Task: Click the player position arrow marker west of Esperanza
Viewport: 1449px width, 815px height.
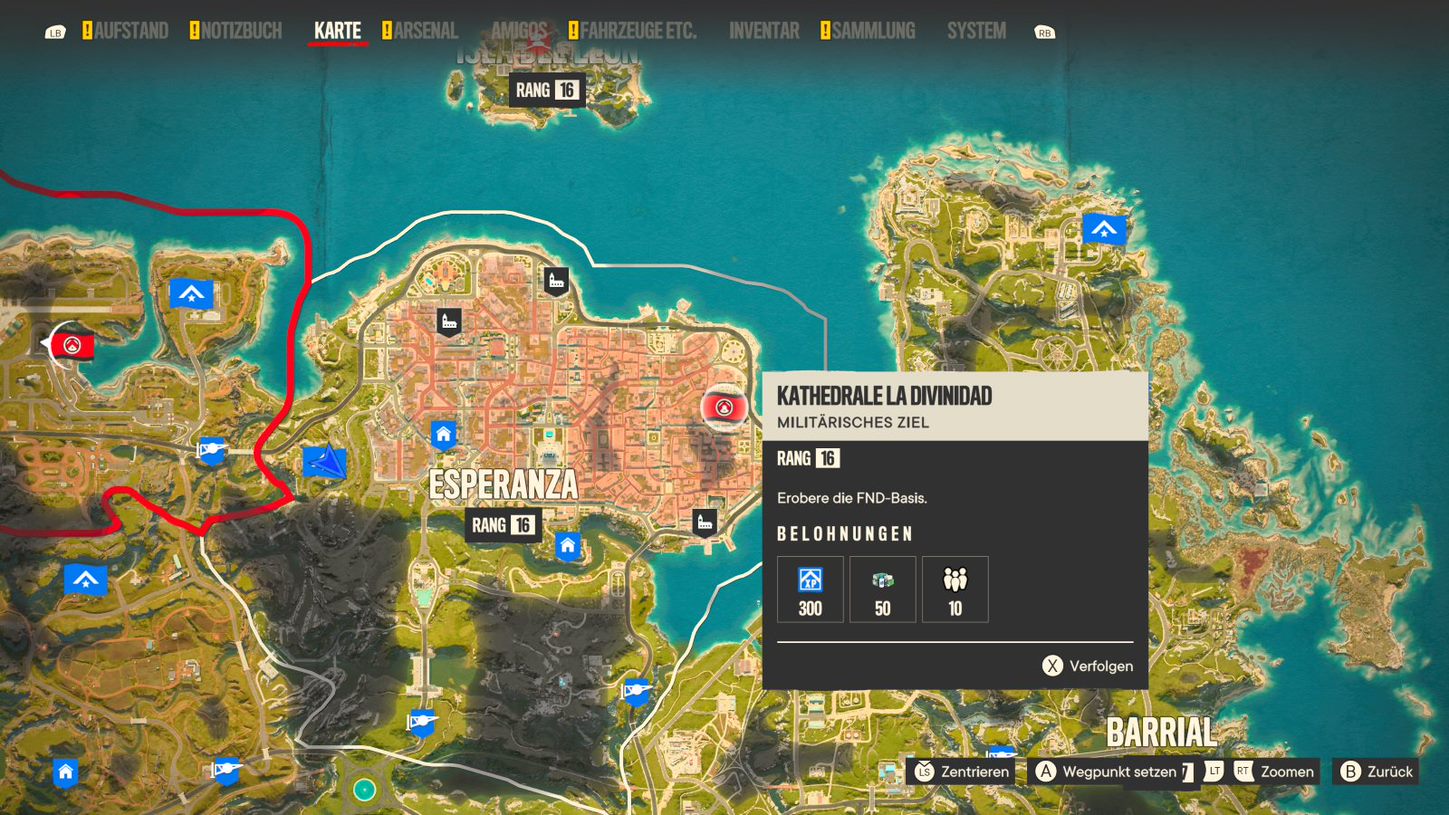Action: click(x=325, y=462)
